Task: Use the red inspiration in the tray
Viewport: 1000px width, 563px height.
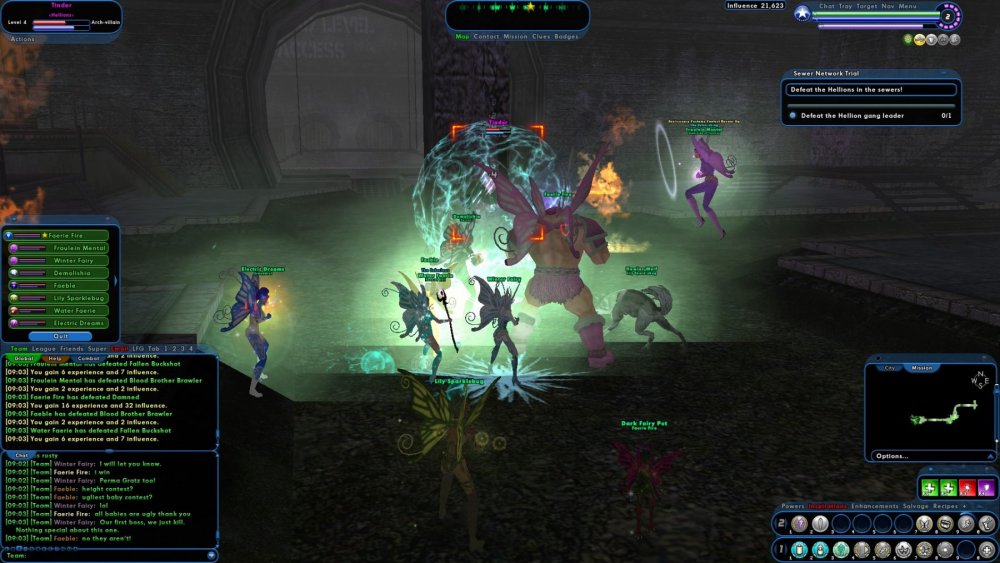Action: pos(967,488)
